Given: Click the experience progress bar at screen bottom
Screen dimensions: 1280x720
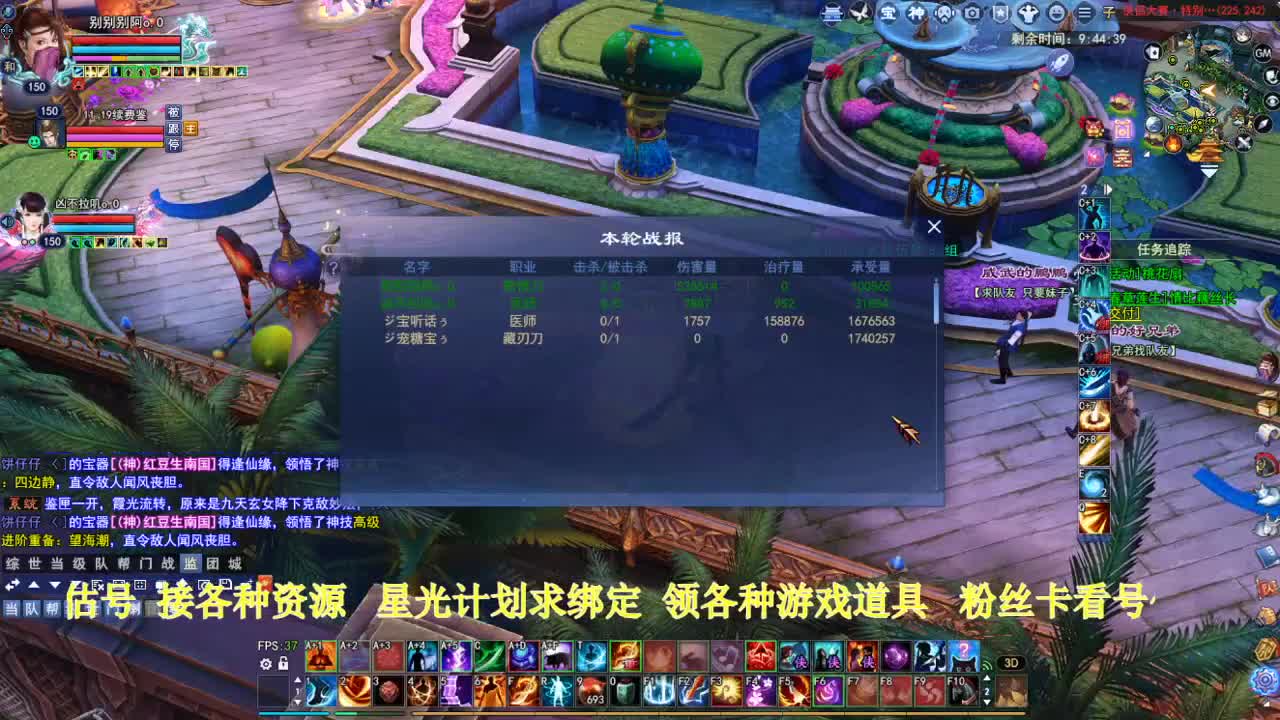Looking at the screenshot, I should (x=640, y=712).
